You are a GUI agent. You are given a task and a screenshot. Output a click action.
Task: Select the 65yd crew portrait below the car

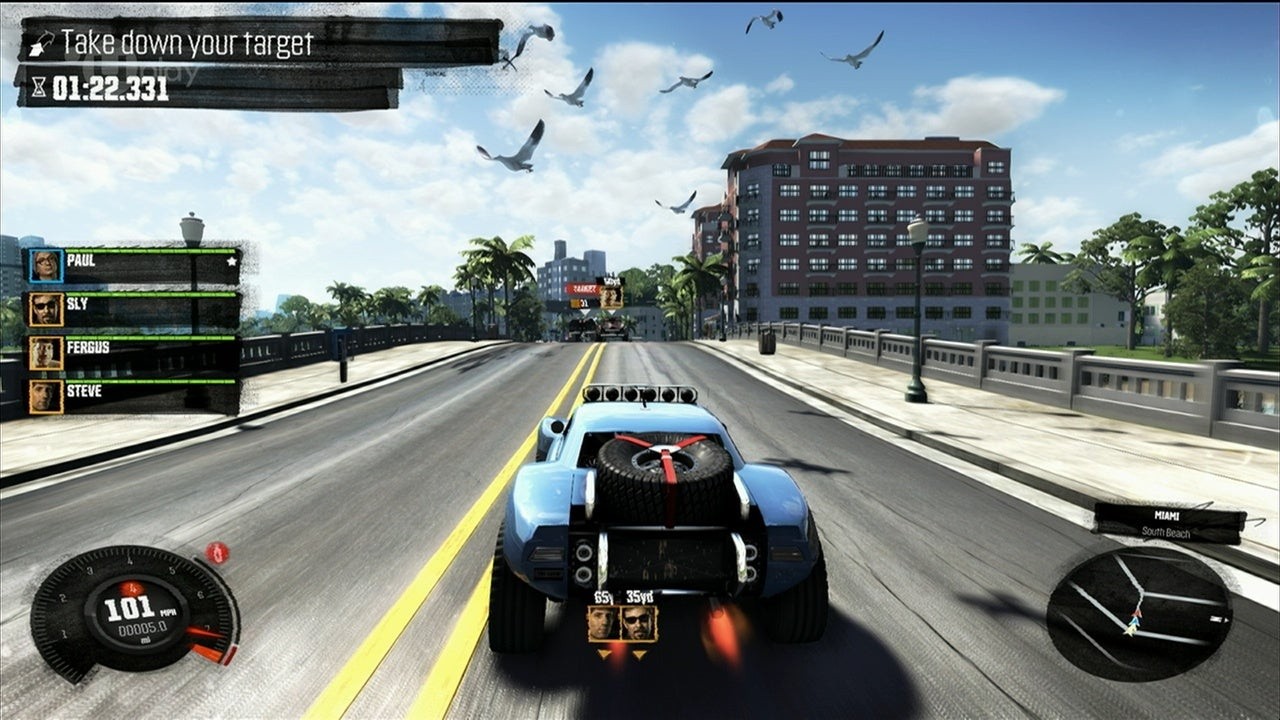[x=603, y=623]
